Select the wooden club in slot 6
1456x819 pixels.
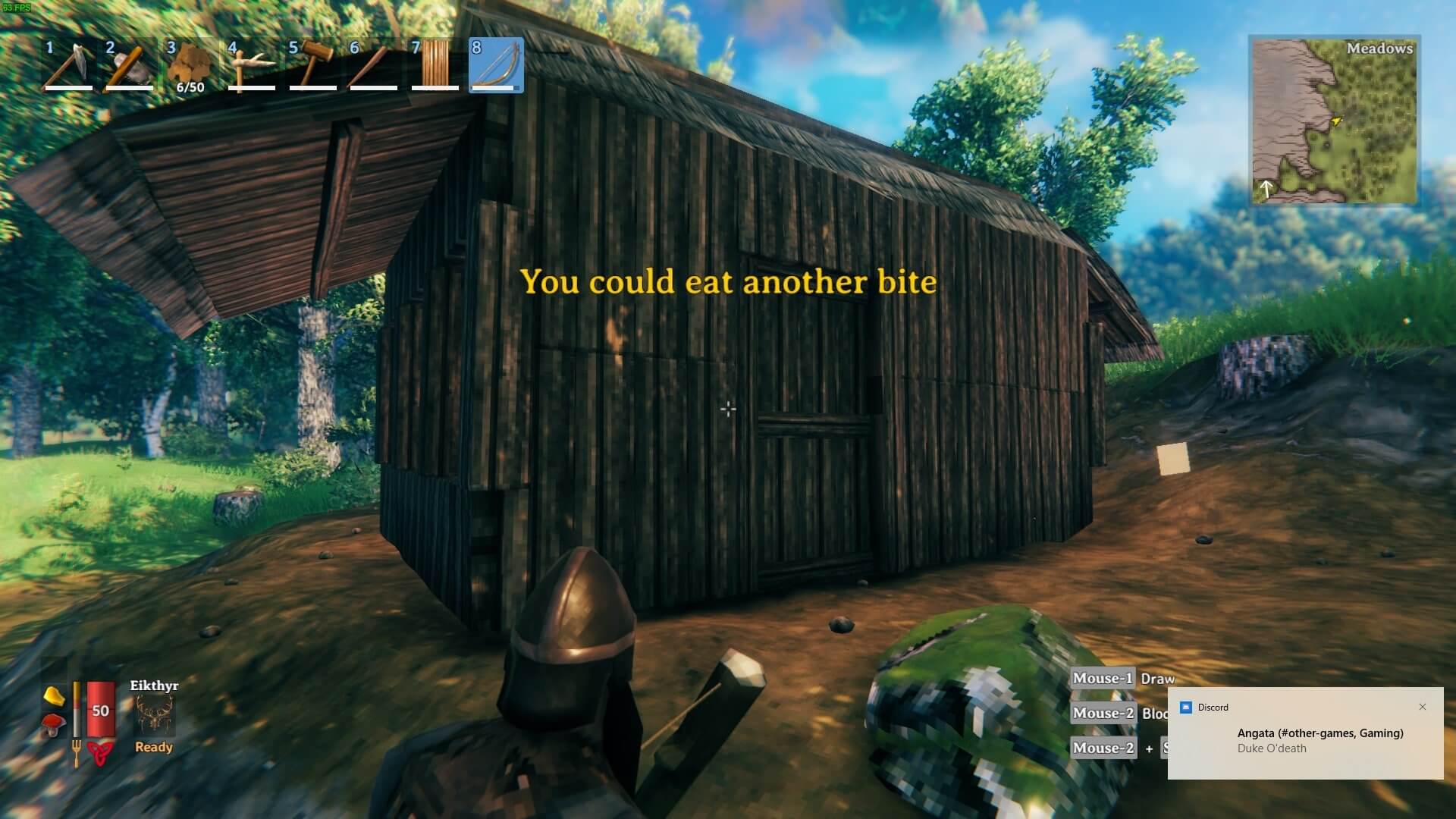[373, 65]
